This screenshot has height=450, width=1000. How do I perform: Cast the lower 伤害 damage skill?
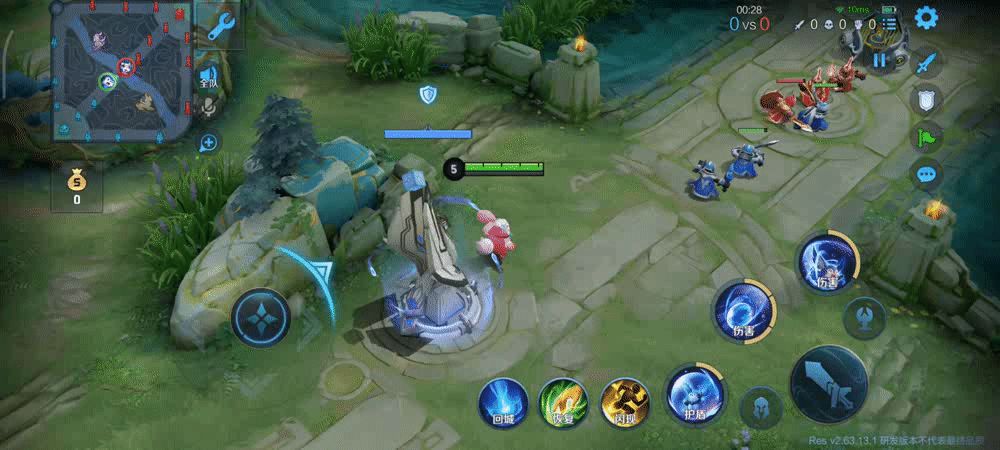[x=742, y=310]
